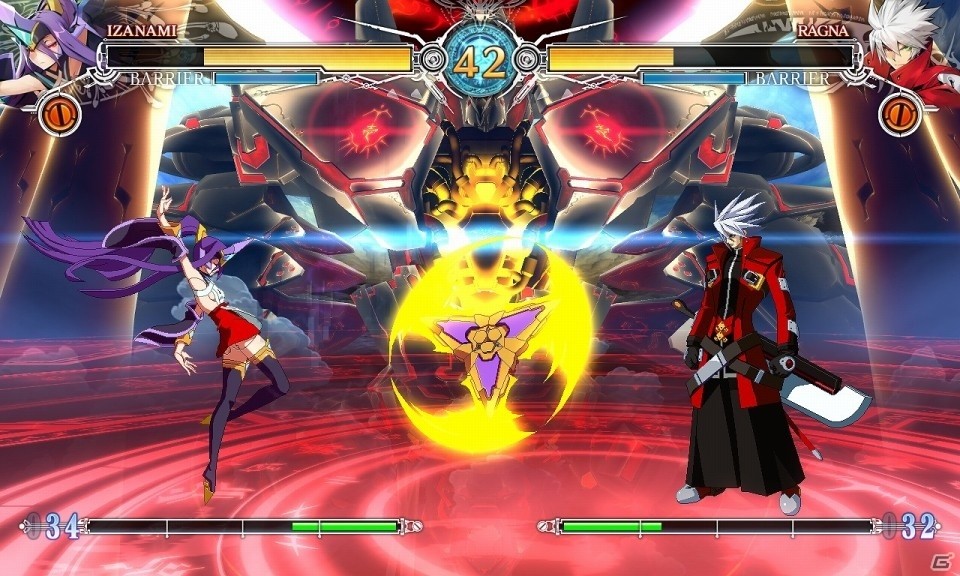
Task: Select the orange Burst icon under Izanami's portrait
Action: 60,114
